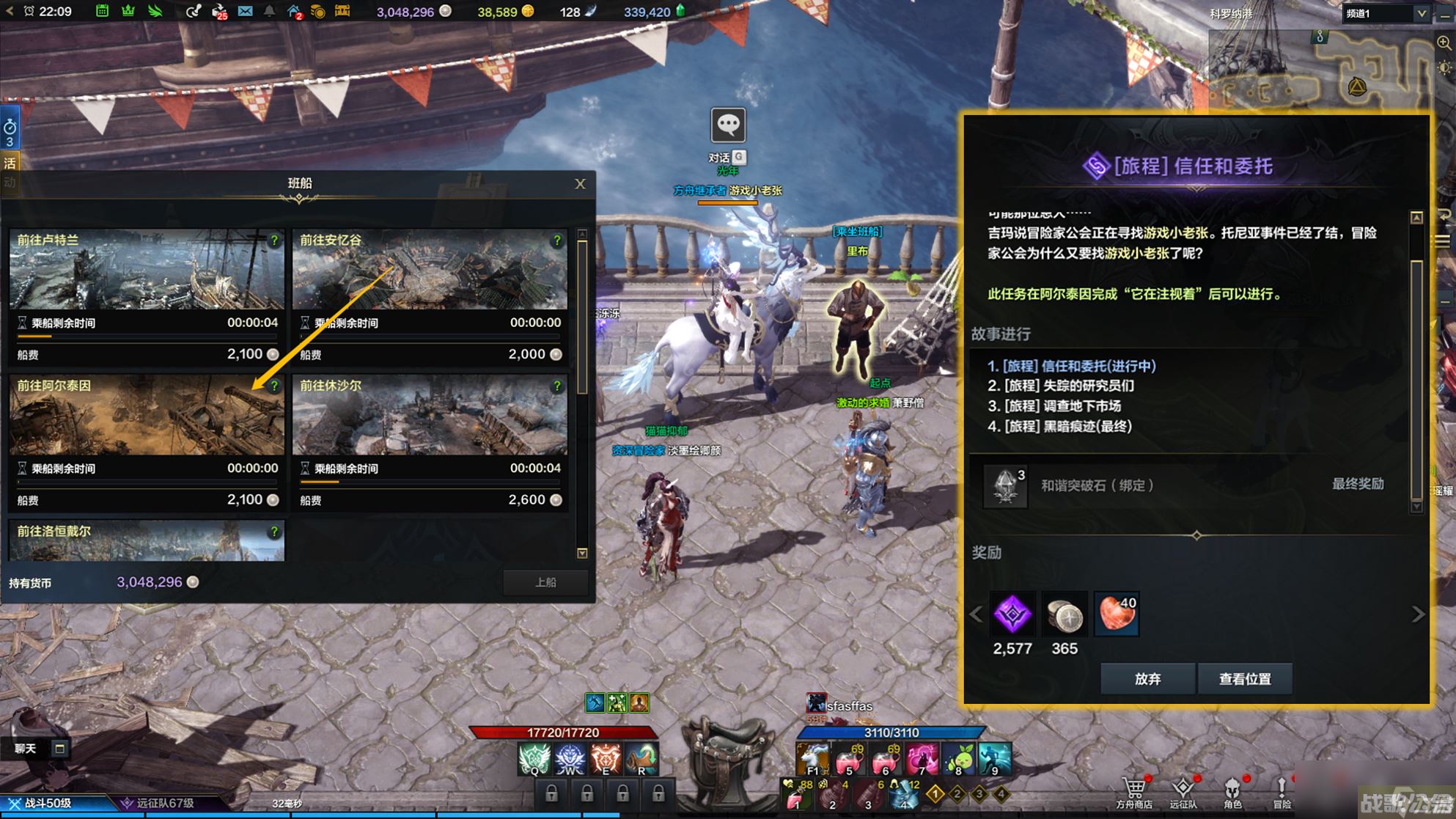The height and width of the screenshot is (819, 1456).
Task: Close the 班船 ferry window
Action: click(580, 184)
